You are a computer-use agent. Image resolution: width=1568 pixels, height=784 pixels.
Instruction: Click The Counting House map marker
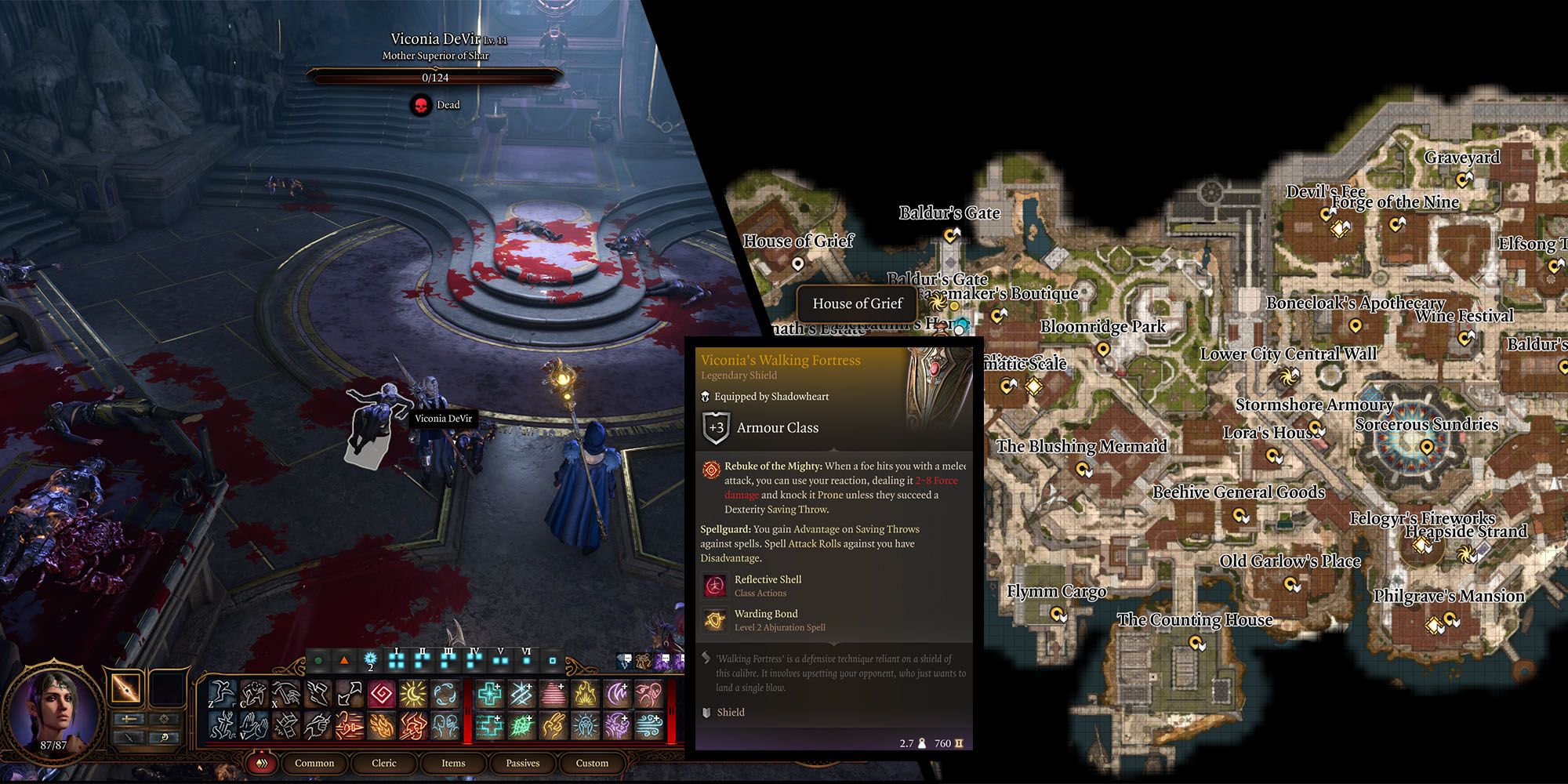click(1196, 643)
